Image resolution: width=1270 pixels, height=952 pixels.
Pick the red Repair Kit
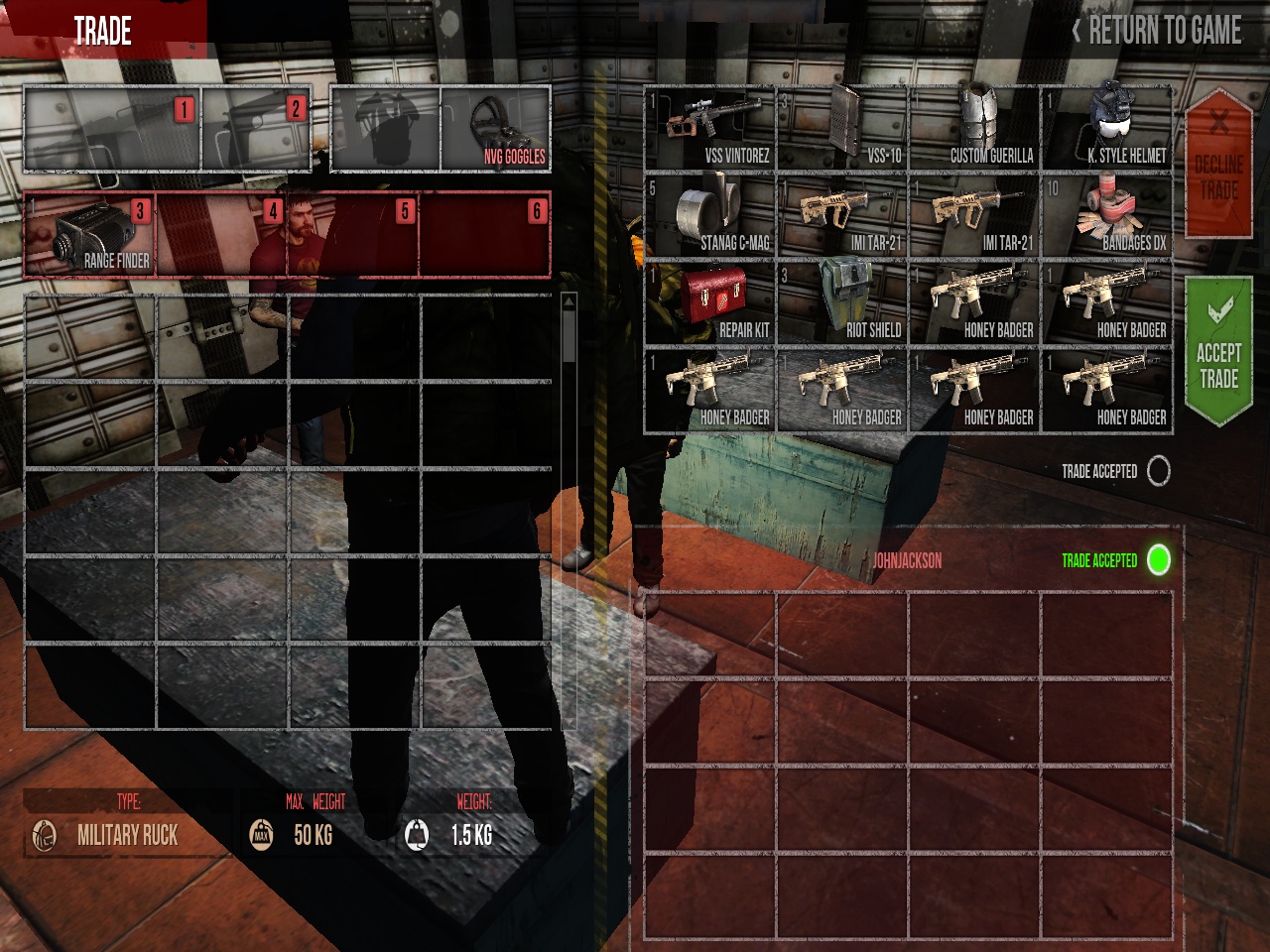pyautogui.click(x=709, y=303)
